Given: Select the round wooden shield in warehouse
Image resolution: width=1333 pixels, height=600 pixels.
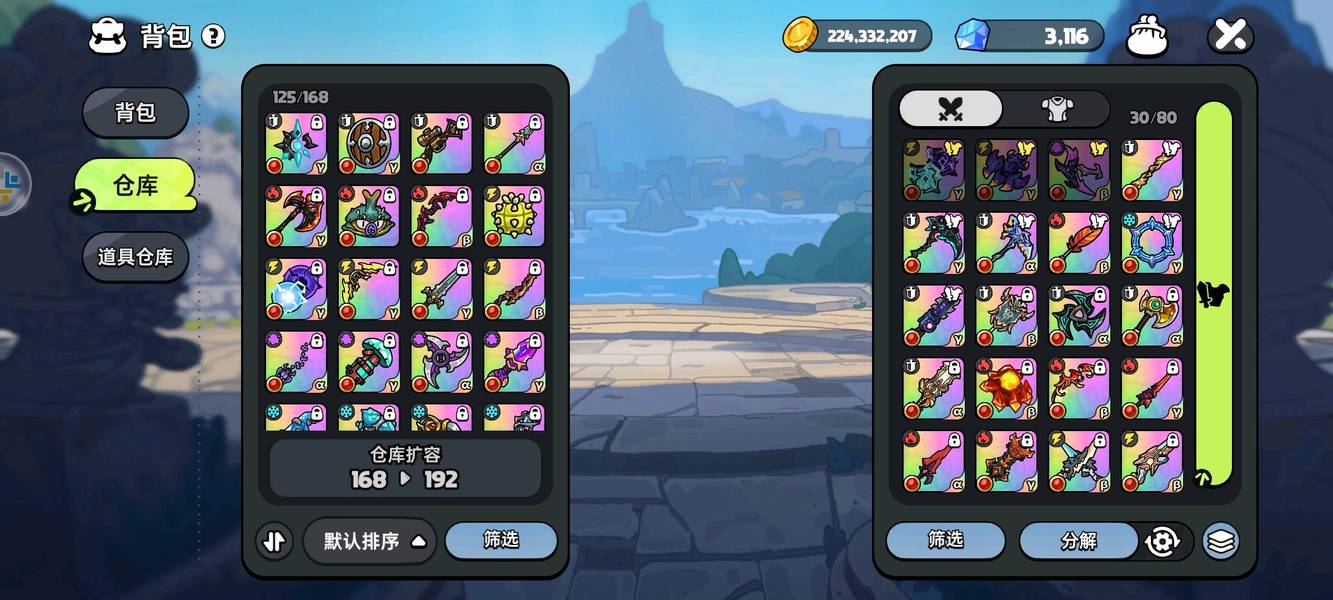Looking at the screenshot, I should click(x=369, y=144).
